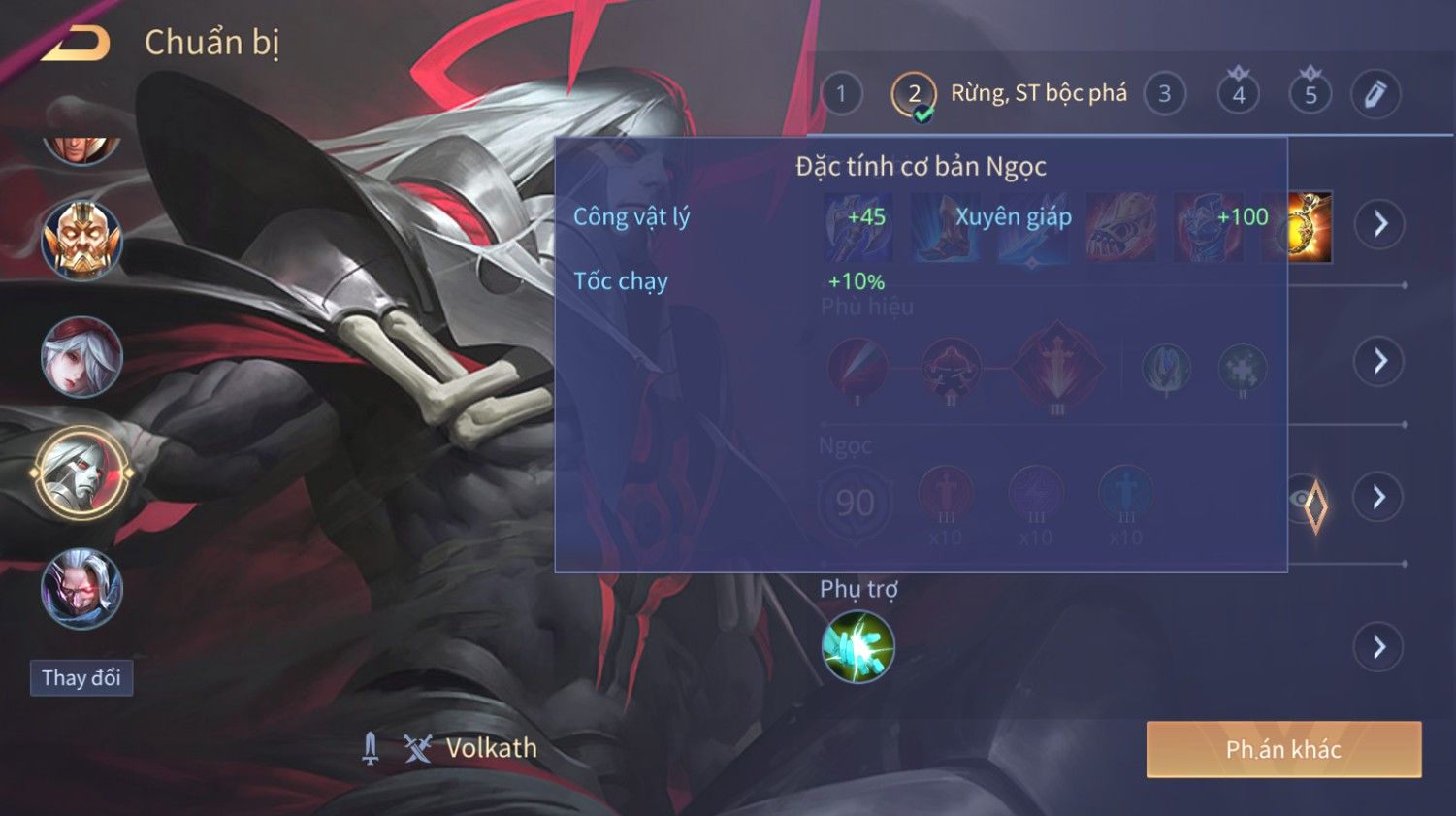This screenshot has height=816, width=1456.
Task: Expand the equipment items row arrow
Action: pyautogui.click(x=1379, y=224)
